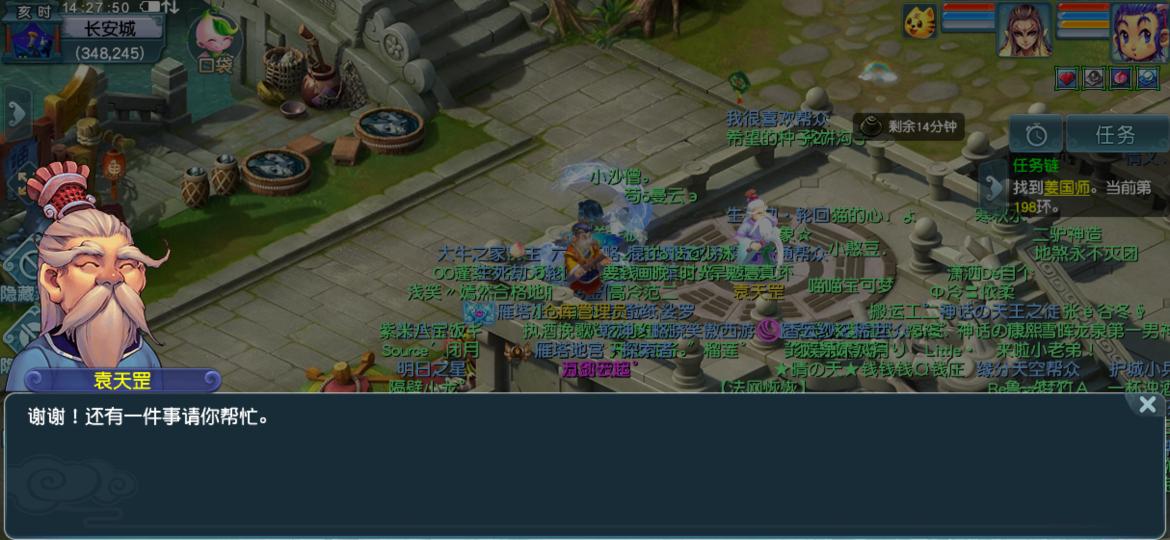The height and width of the screenshot is (540, 1170).
Task: Select the yellow cat pet portrait
Action: tap(920, 22)
